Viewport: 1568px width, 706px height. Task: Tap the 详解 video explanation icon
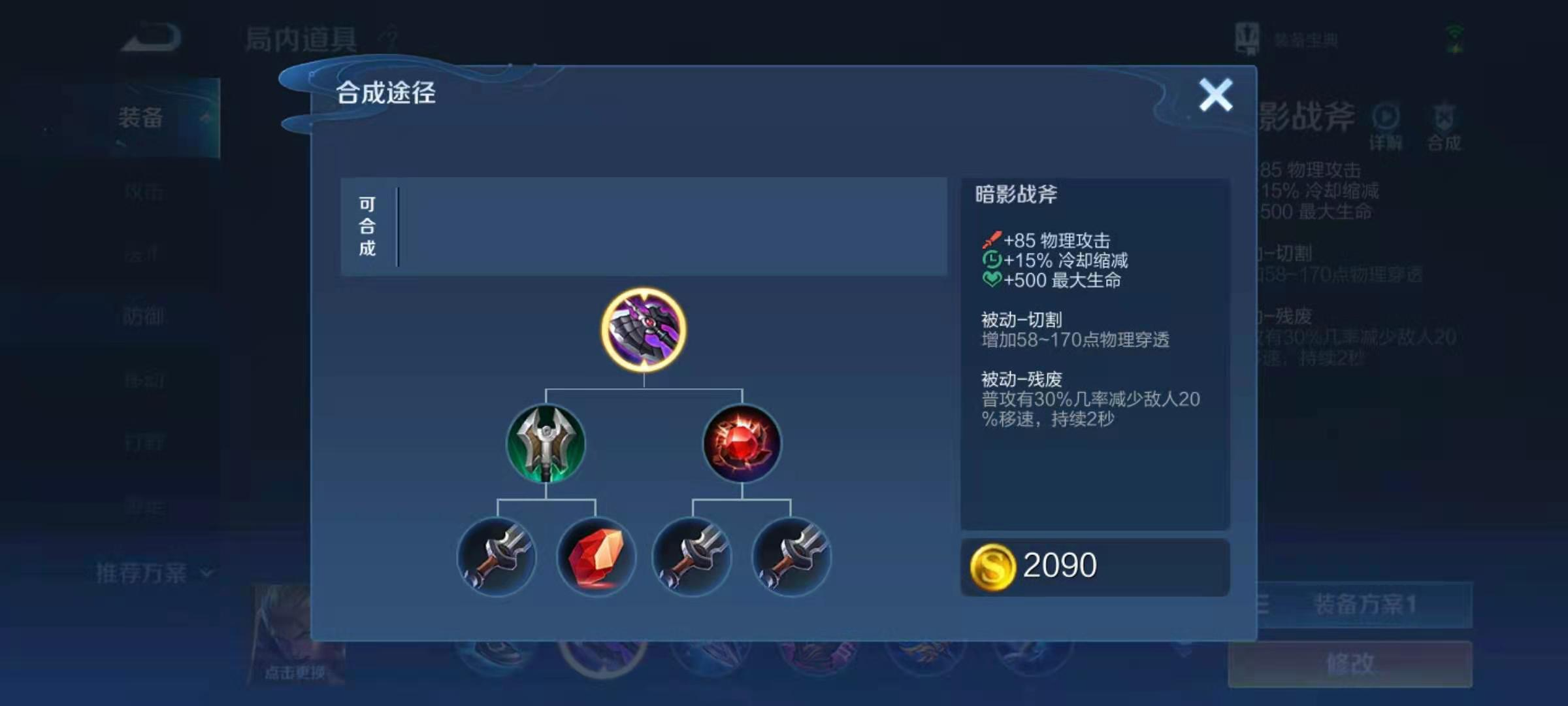[1385, 124]
